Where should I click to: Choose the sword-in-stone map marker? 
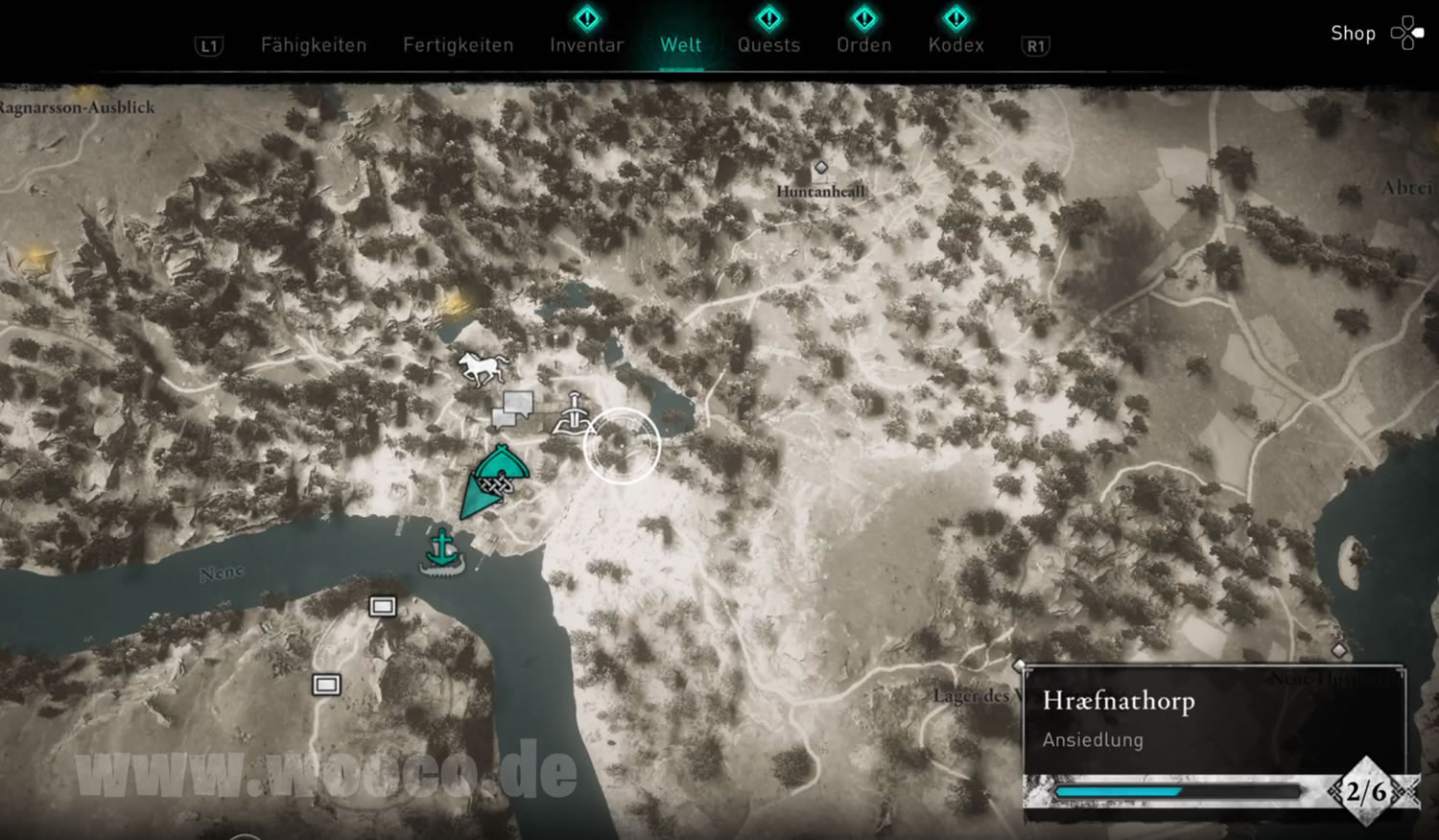click(572, 414)
